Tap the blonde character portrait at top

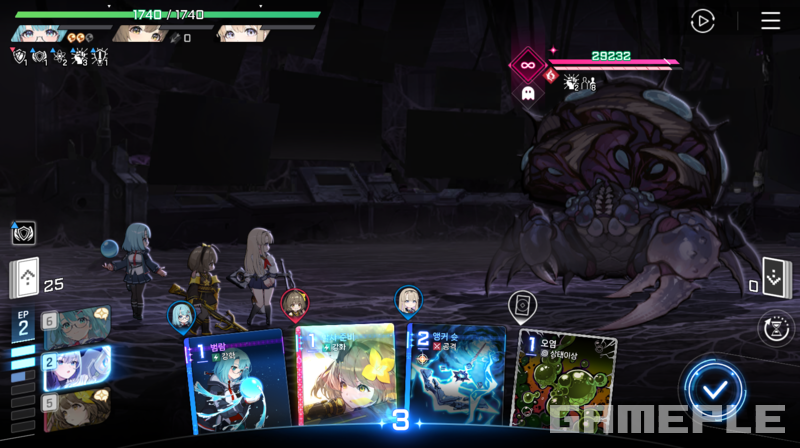[243, 33]
